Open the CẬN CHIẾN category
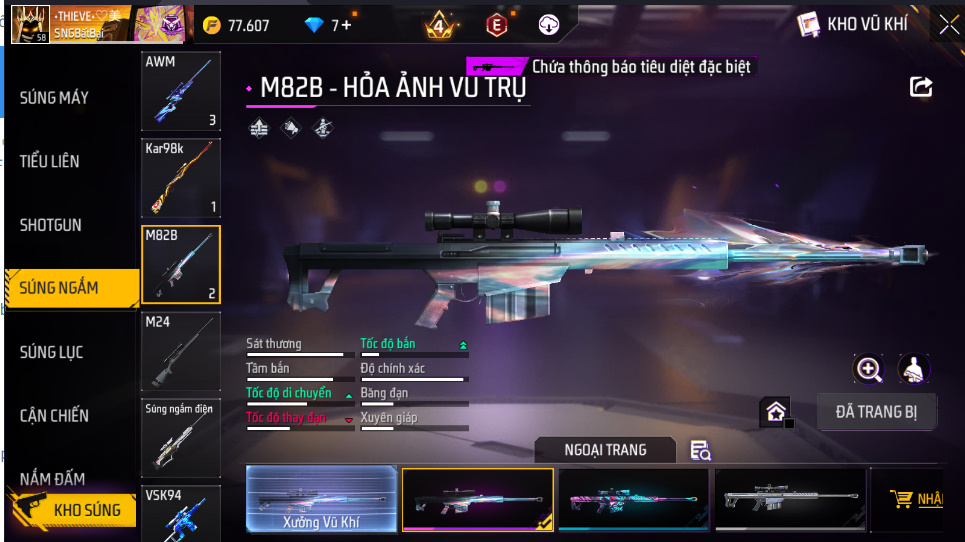 [x=55, y=416]
